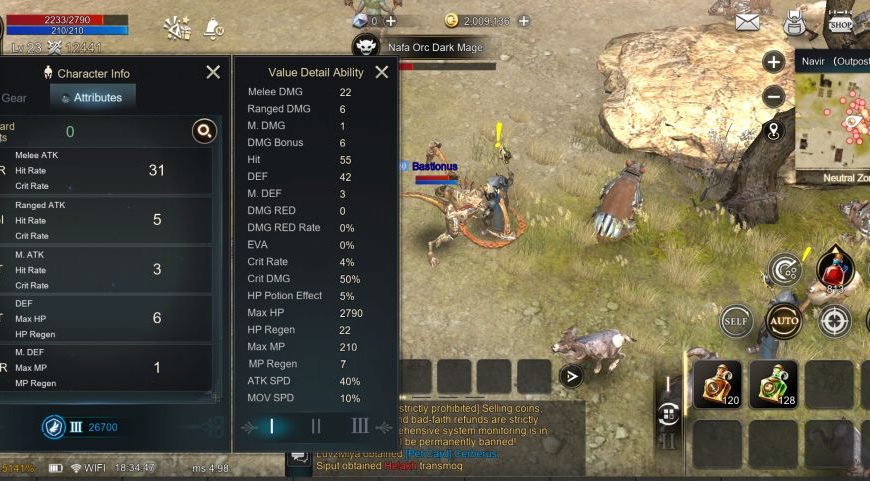Use the scroll item with 120 count
This screenshot has width=870, height=481.
pyautogui.click(x=717, y=385)
